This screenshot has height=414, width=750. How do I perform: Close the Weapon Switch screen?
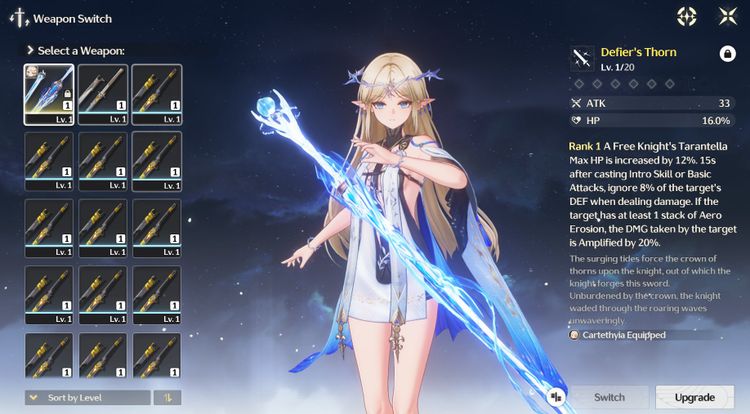coord(727,16)
